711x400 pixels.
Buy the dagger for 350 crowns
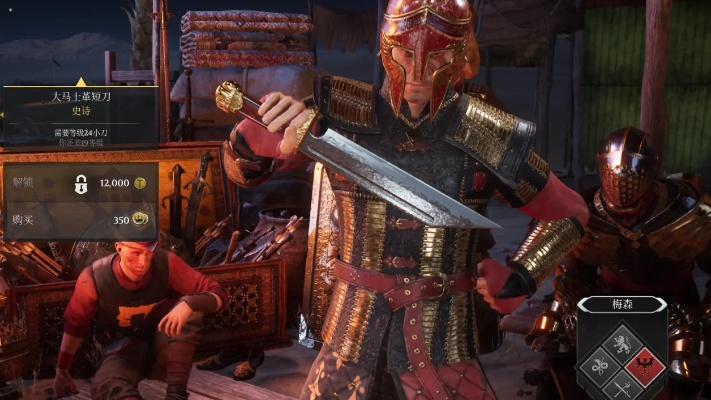[80, 219]
